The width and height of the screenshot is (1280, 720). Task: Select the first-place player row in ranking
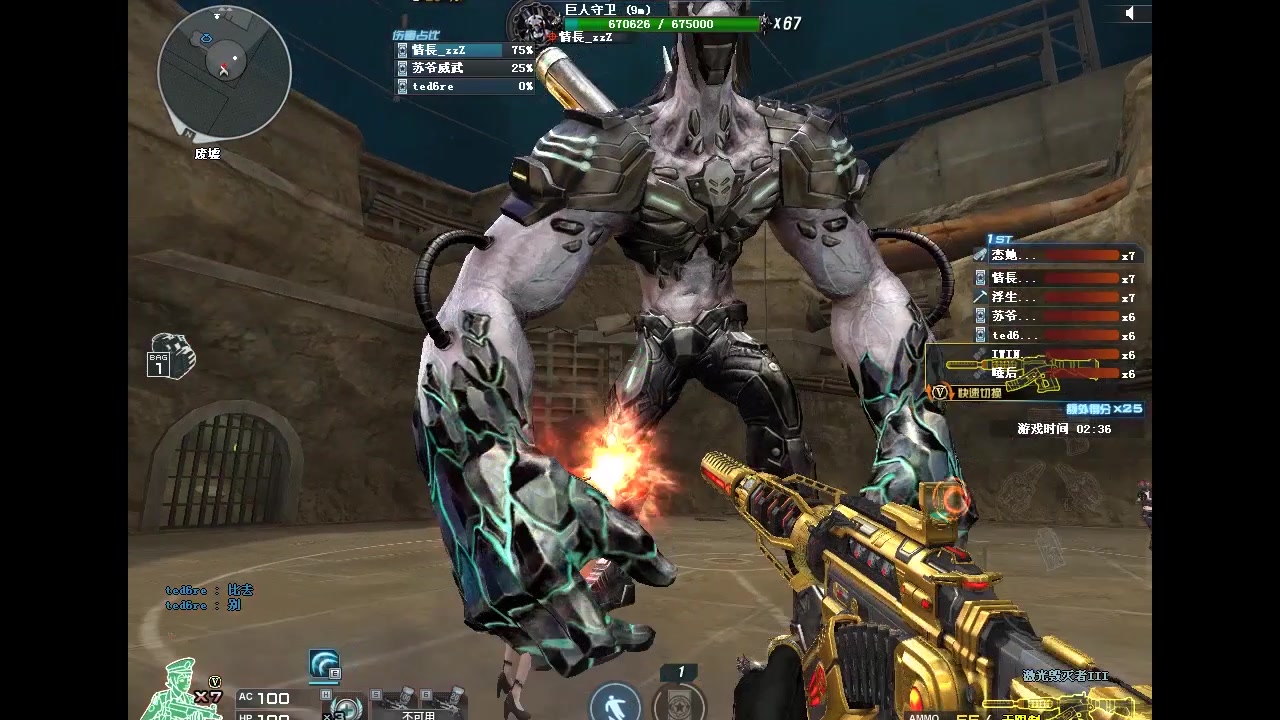(1058, 256)
